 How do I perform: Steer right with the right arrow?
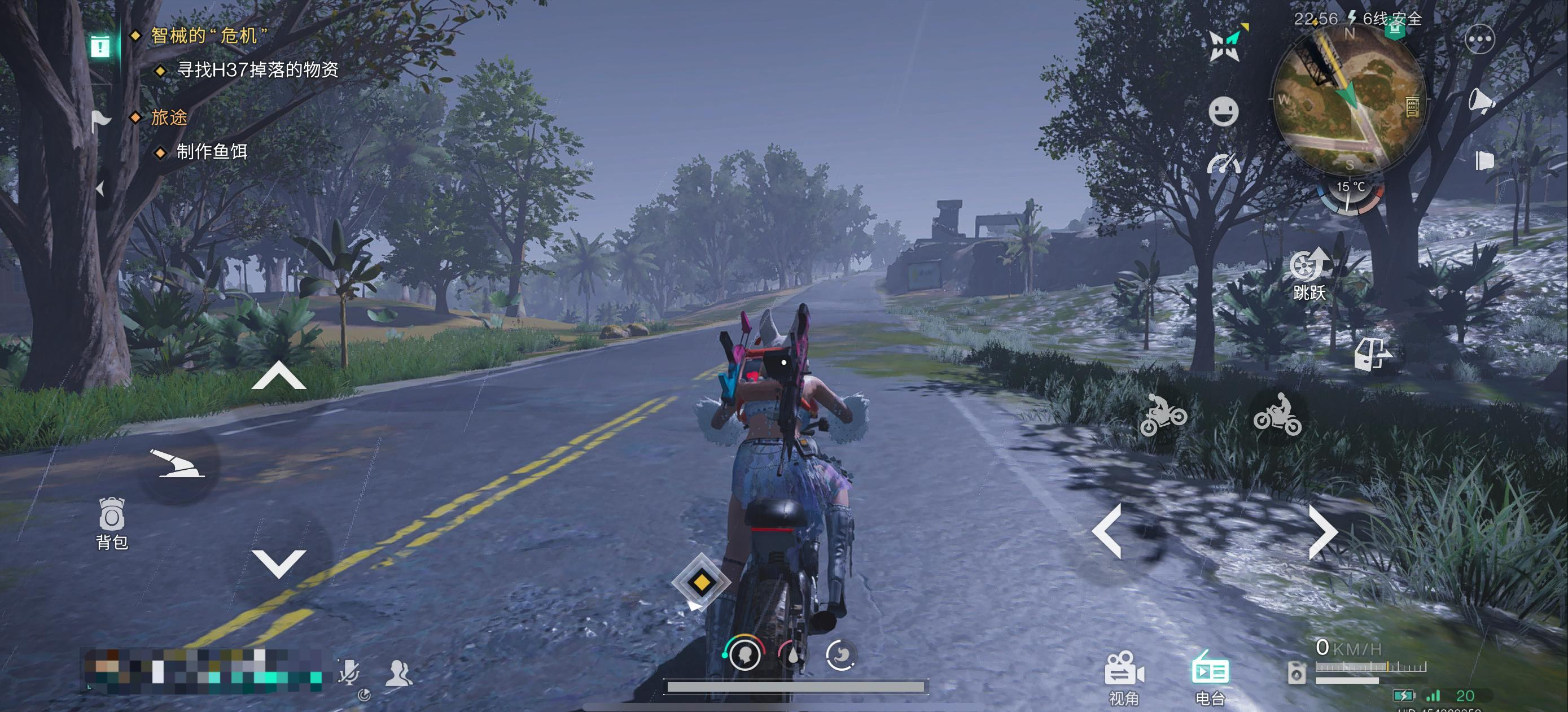[1322, 531]
